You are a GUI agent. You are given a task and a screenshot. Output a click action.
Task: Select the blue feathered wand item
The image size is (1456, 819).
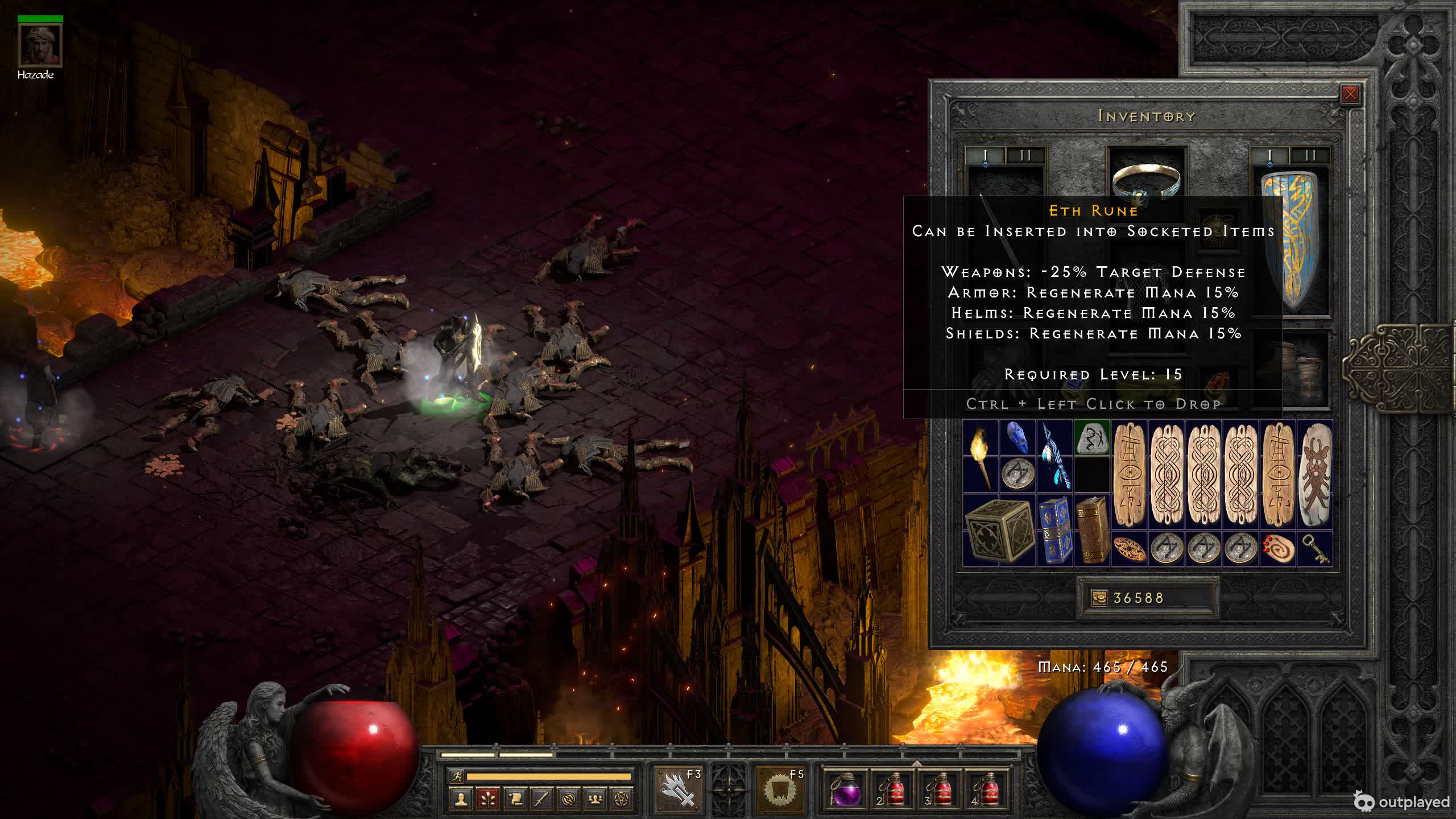(x=1055, y=456)
